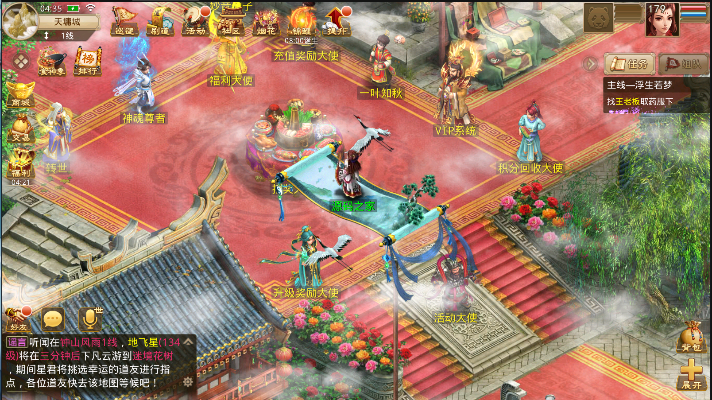Open the player character portrait

tap(661, 18)
